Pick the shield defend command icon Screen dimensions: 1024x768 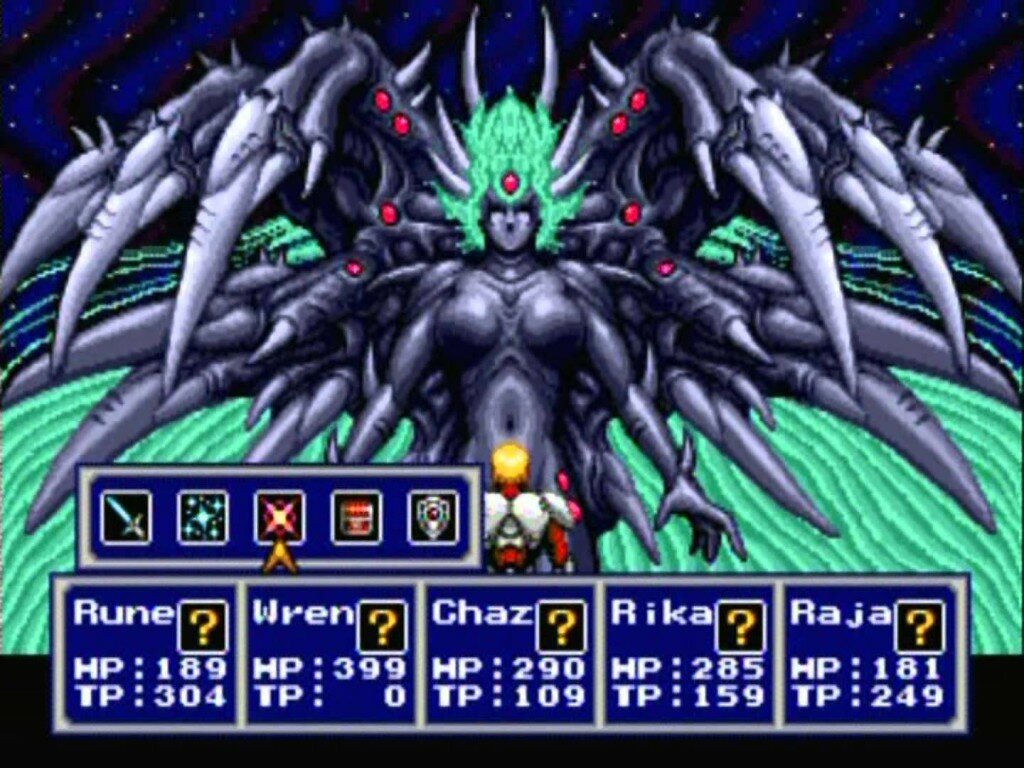pyautogui.click(x=433, y=517)
